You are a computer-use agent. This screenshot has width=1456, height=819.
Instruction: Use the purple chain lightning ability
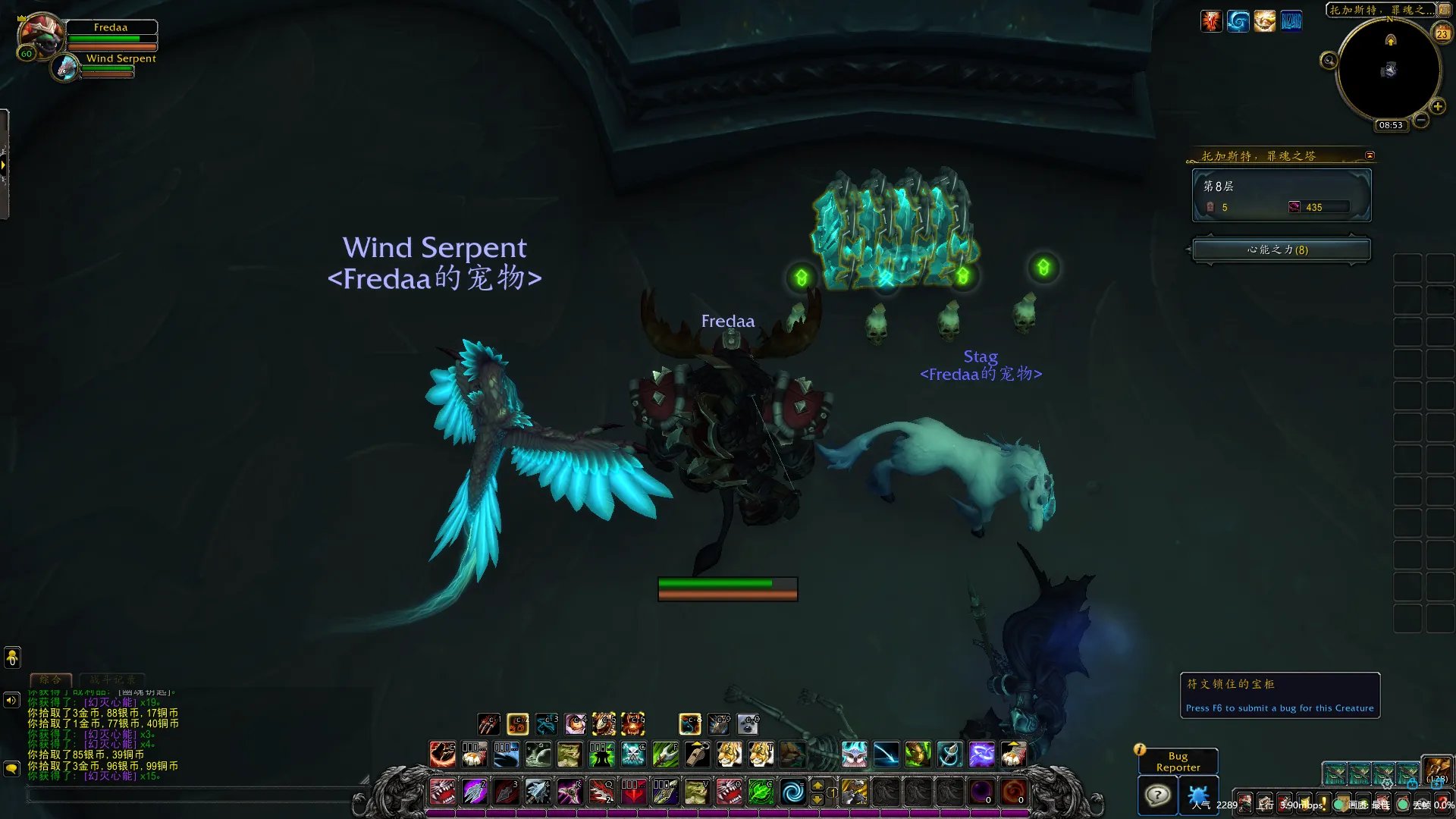click(x=981, y=754)
